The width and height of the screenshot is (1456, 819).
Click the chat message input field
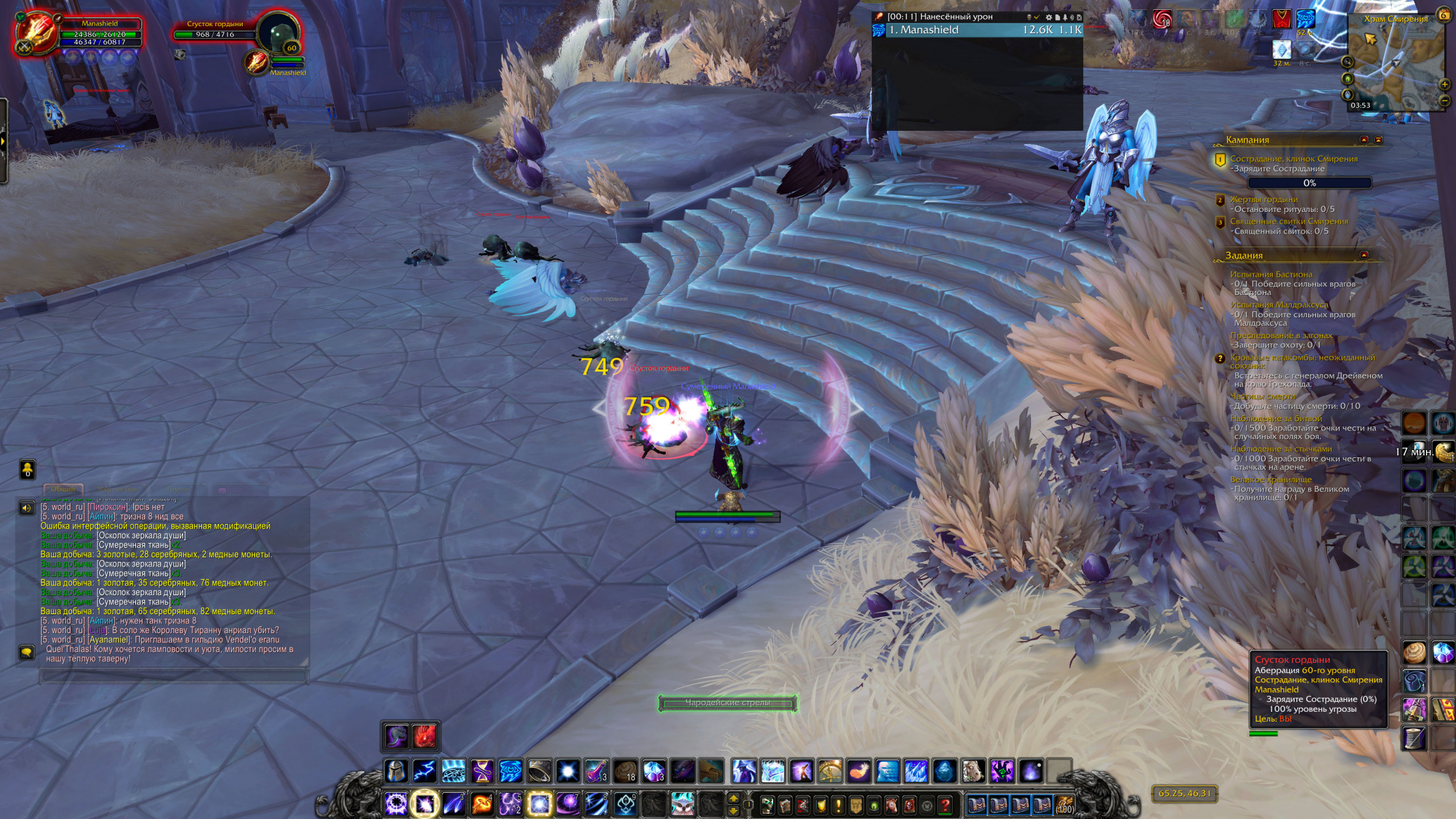coord(173,675)
